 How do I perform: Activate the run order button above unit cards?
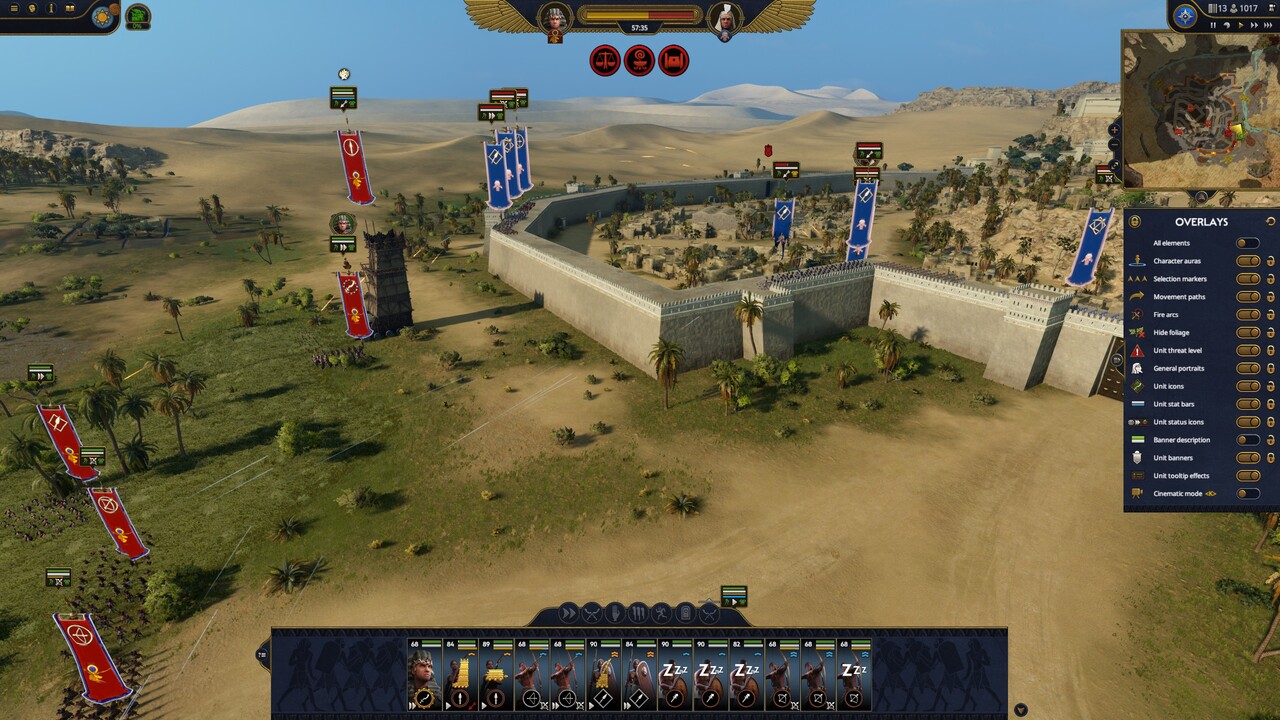pos(568,613)
